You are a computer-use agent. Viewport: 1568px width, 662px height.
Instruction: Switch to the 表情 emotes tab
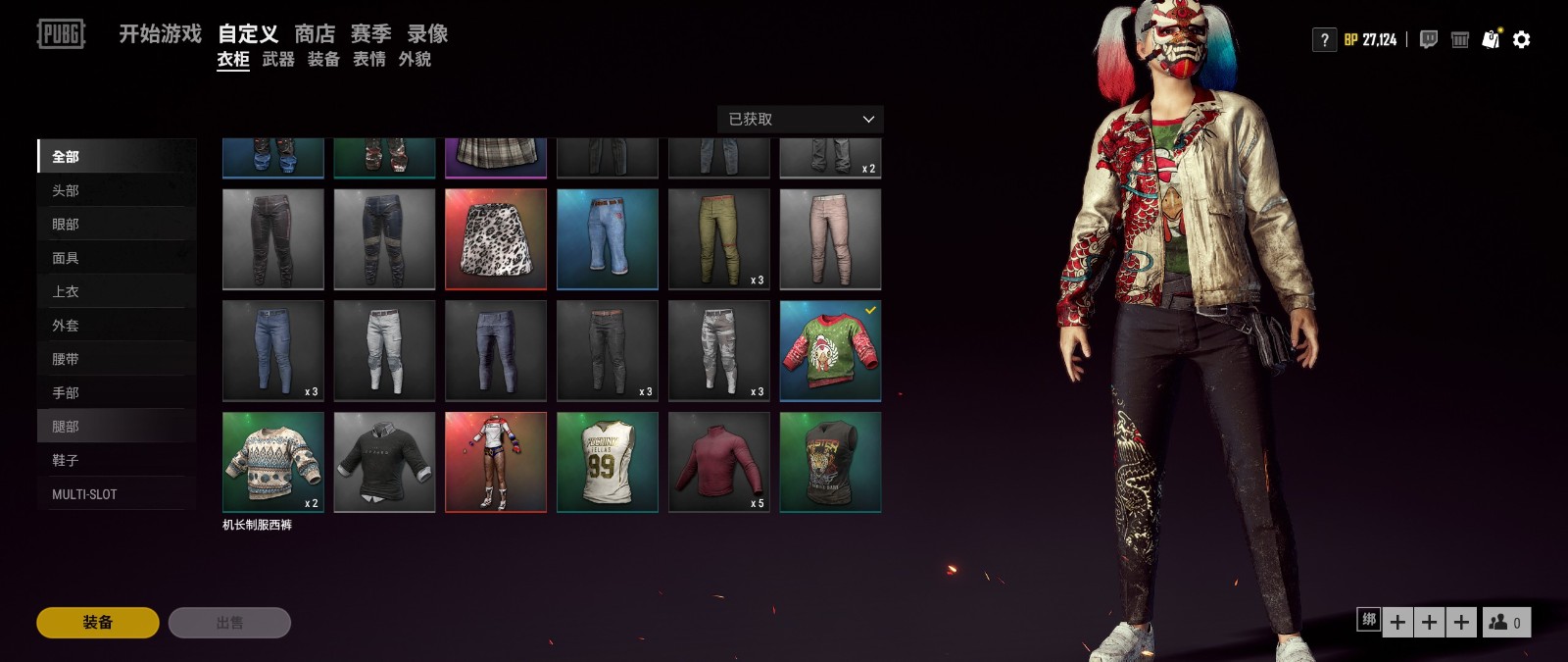pos(369,60)
